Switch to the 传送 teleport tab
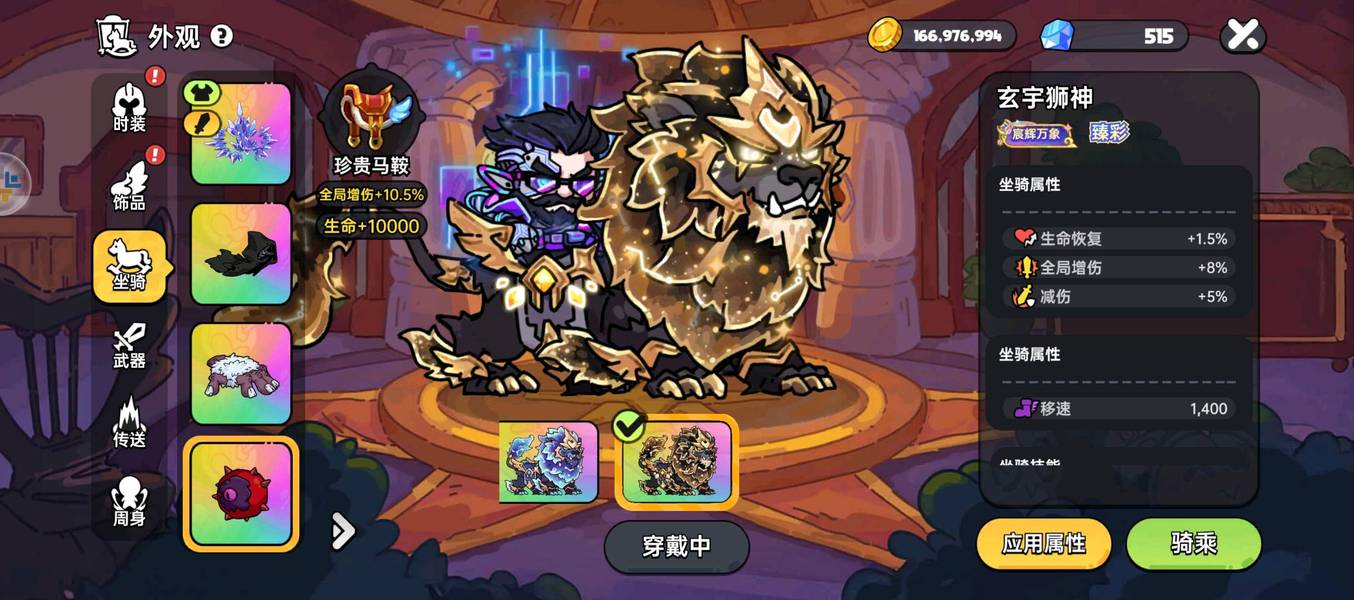 click(x=129, y=424)
